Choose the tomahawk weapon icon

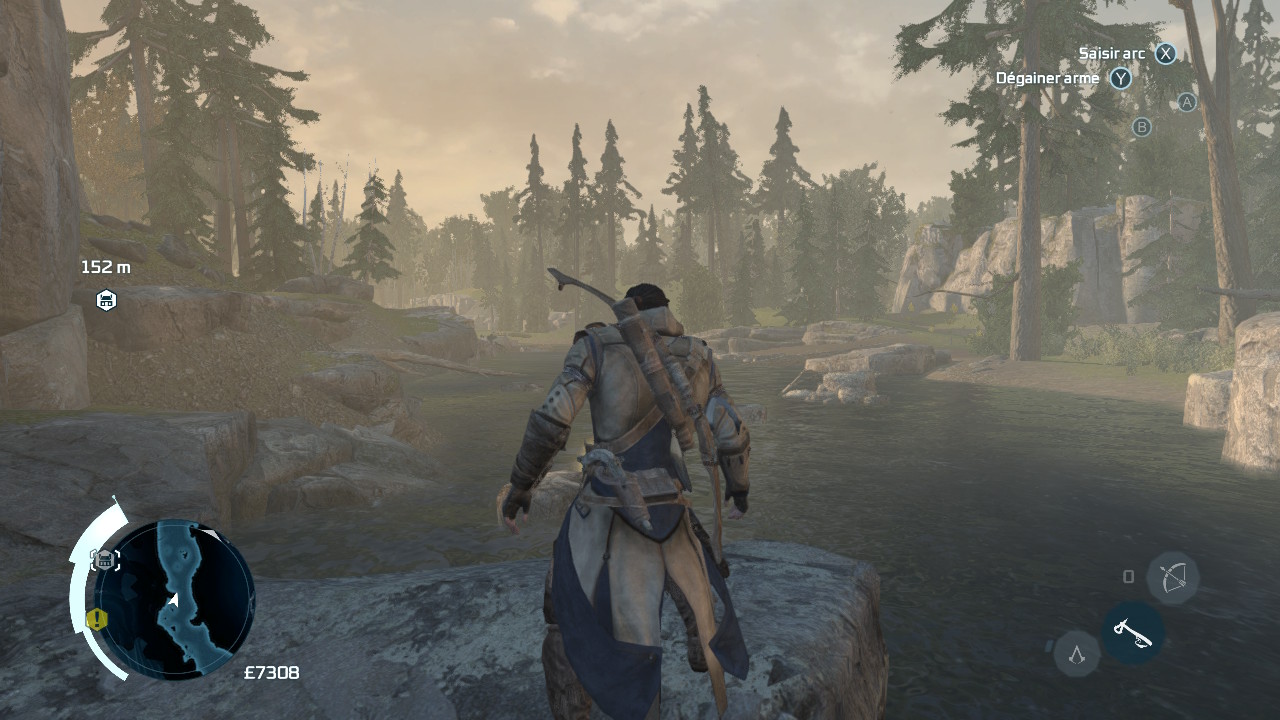1132,633
